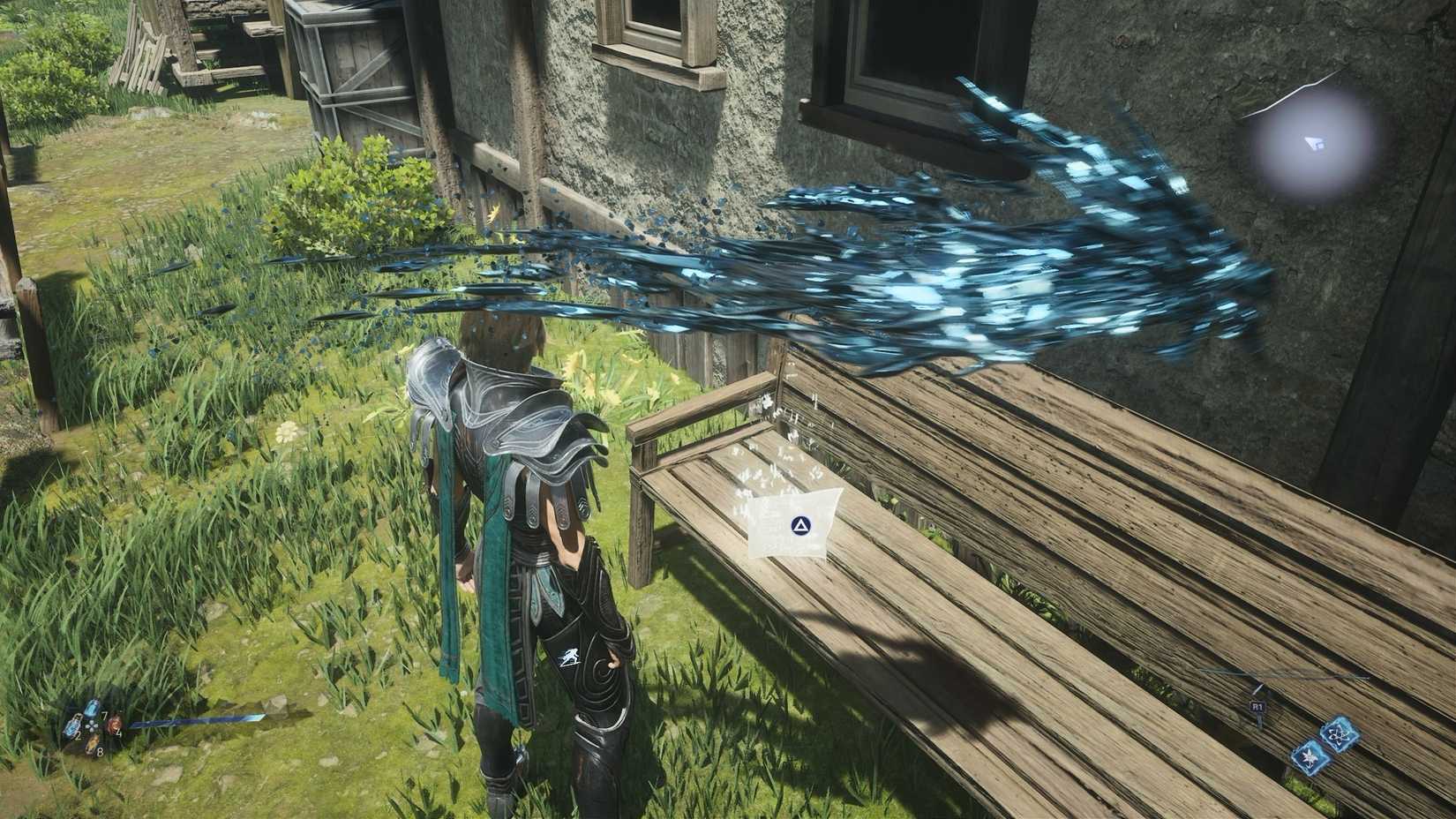The width and height of the screenshot is (1456, 819).
Task: Select the blue flask icon labeled 2
Action: point(71,726)
